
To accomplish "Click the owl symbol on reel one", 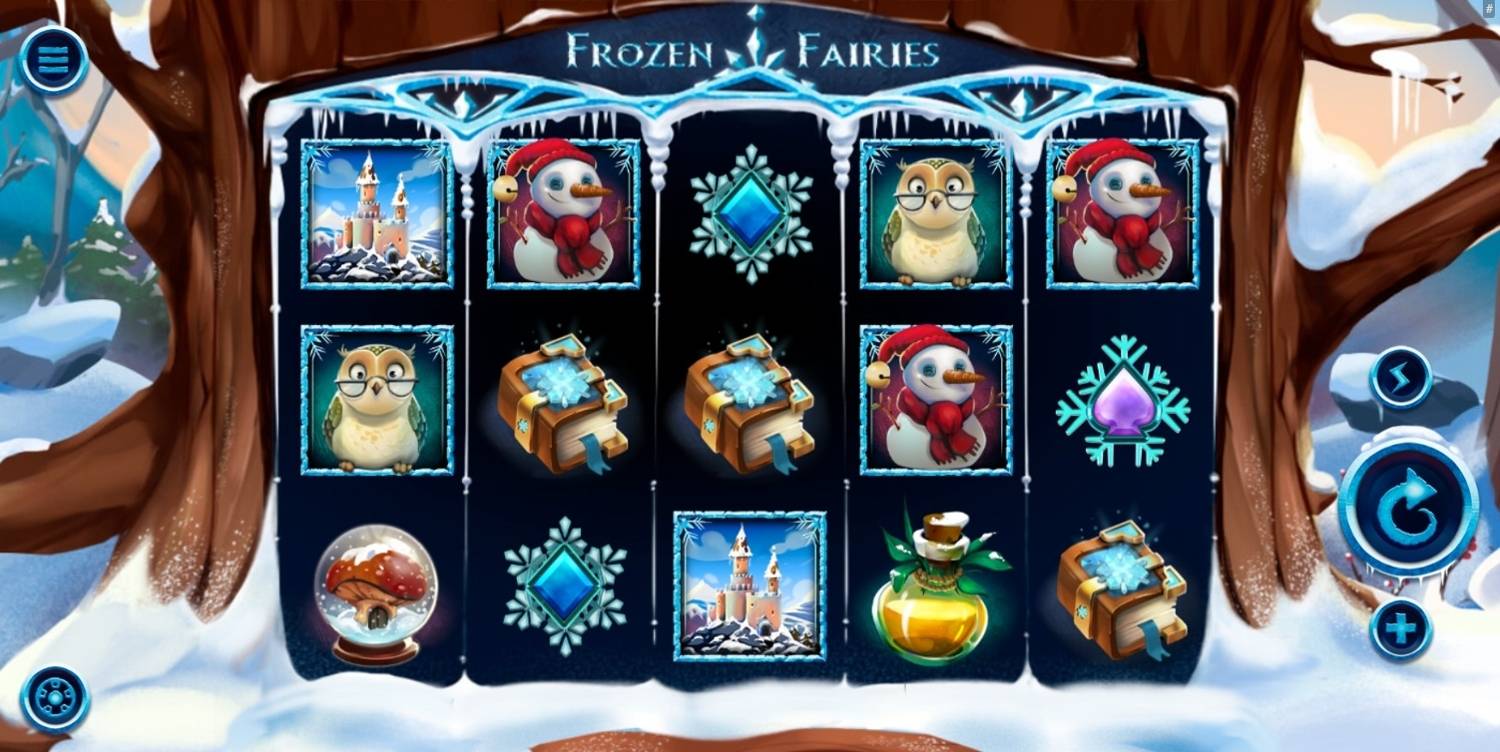I will click(x=375, y=398).
